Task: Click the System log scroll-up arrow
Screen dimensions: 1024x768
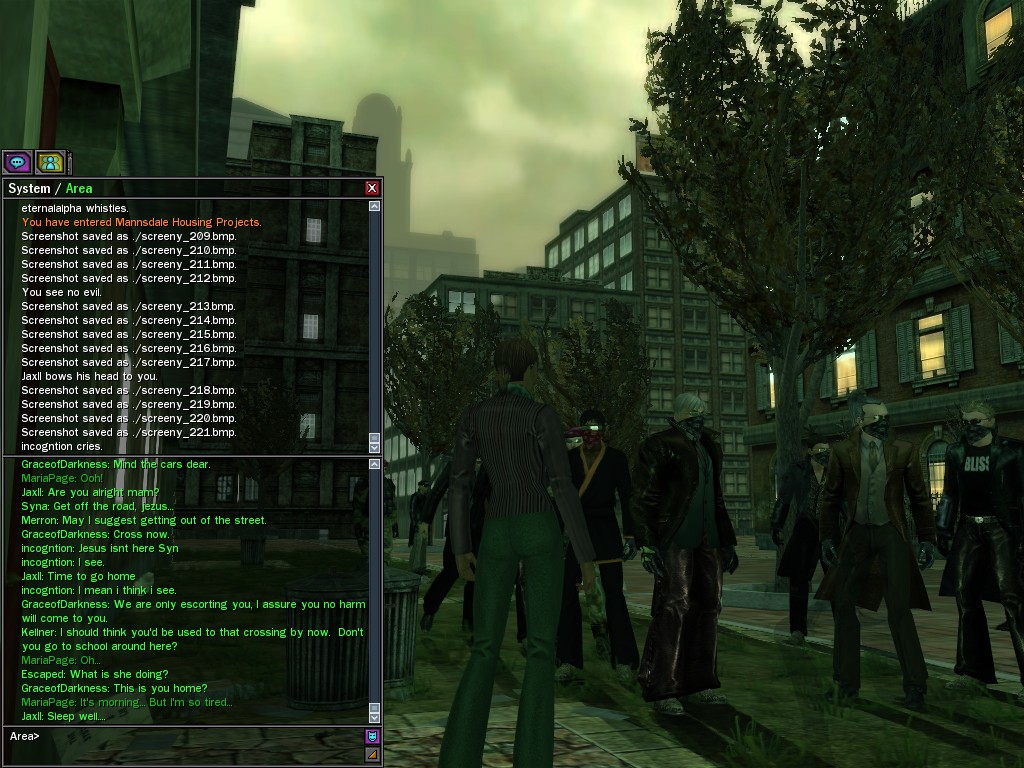Action: click(x=374, y=206)
